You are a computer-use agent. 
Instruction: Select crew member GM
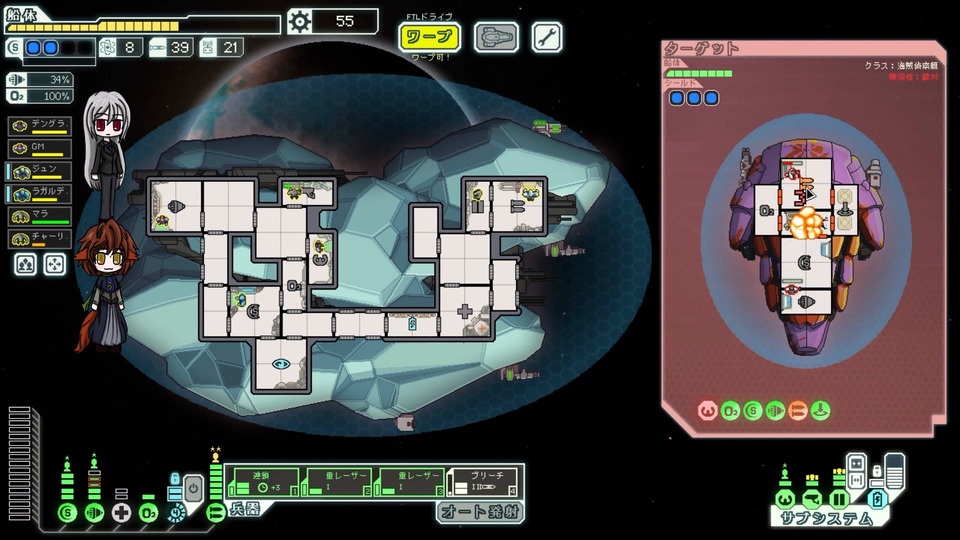click(39, 148)
